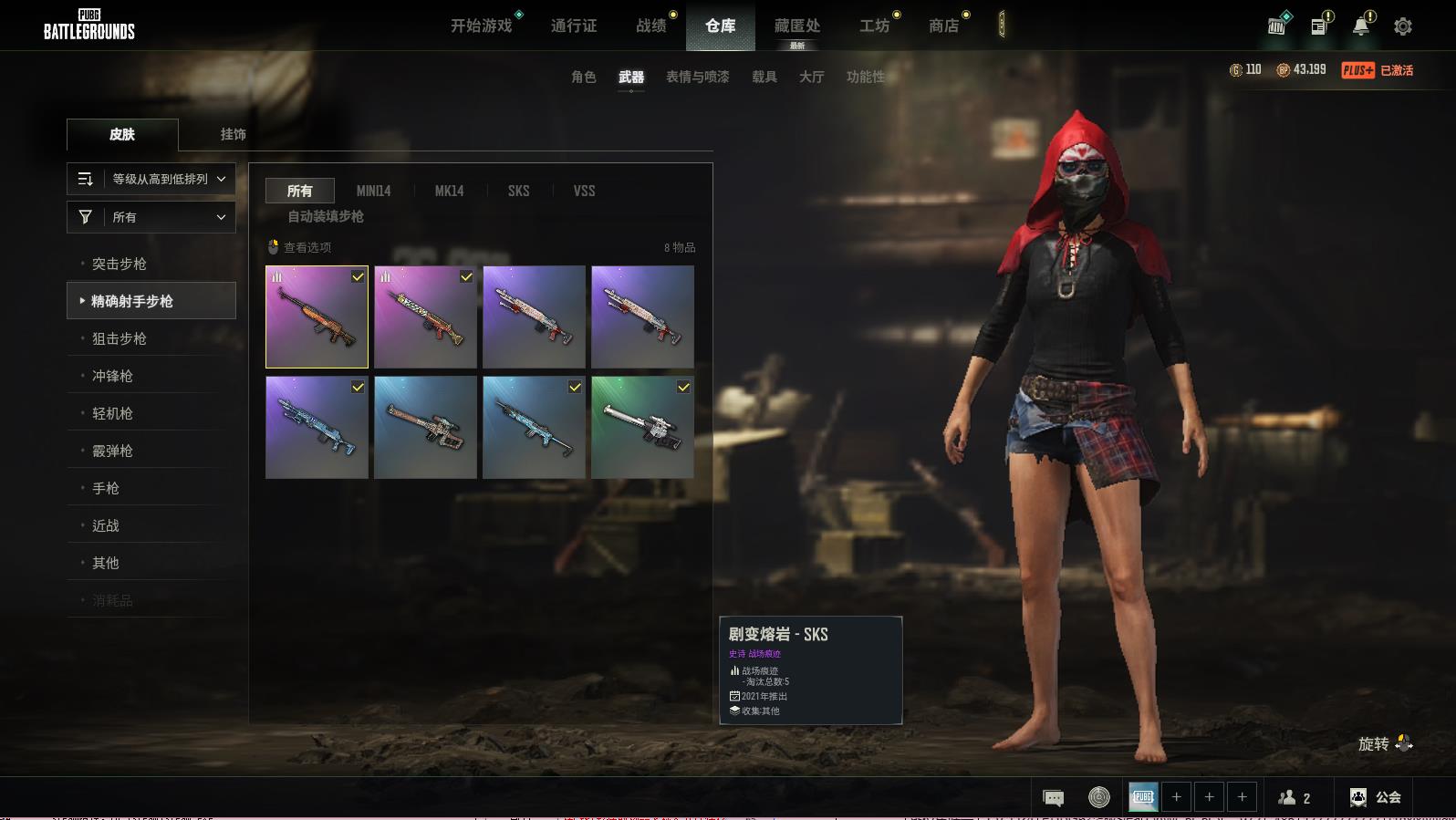The height and width of the screenshot is (820, 1456).
Task: Open the chat speech-bubble icon
Action: pos(1053,798)
